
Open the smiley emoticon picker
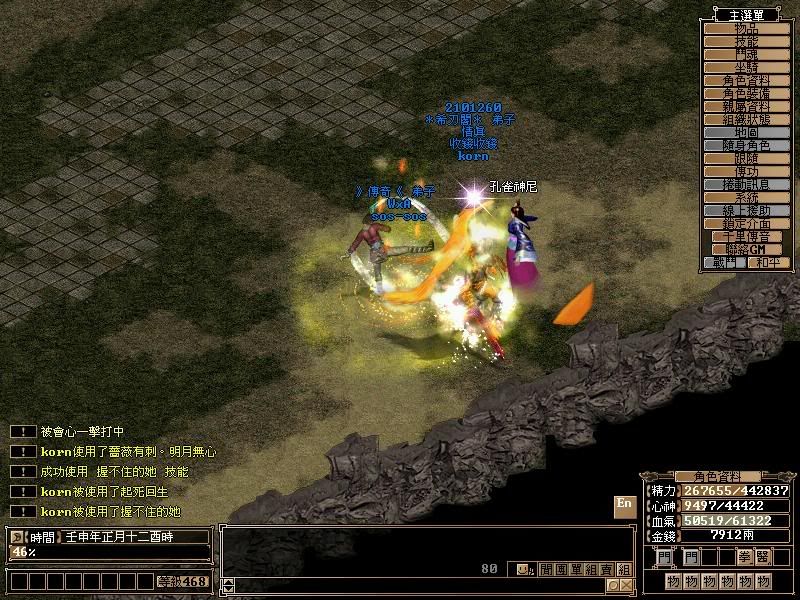pos(524,570)
